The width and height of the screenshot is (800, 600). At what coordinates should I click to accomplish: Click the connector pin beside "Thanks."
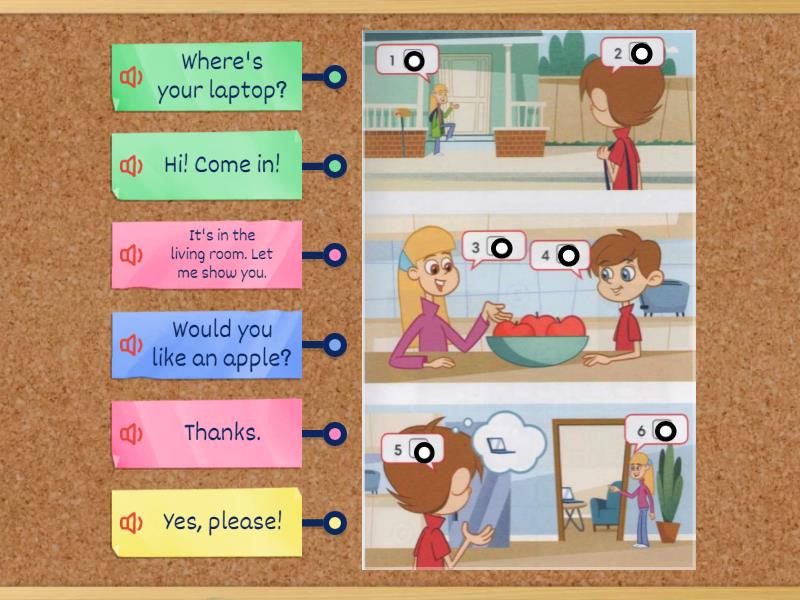tap(336, 434)
